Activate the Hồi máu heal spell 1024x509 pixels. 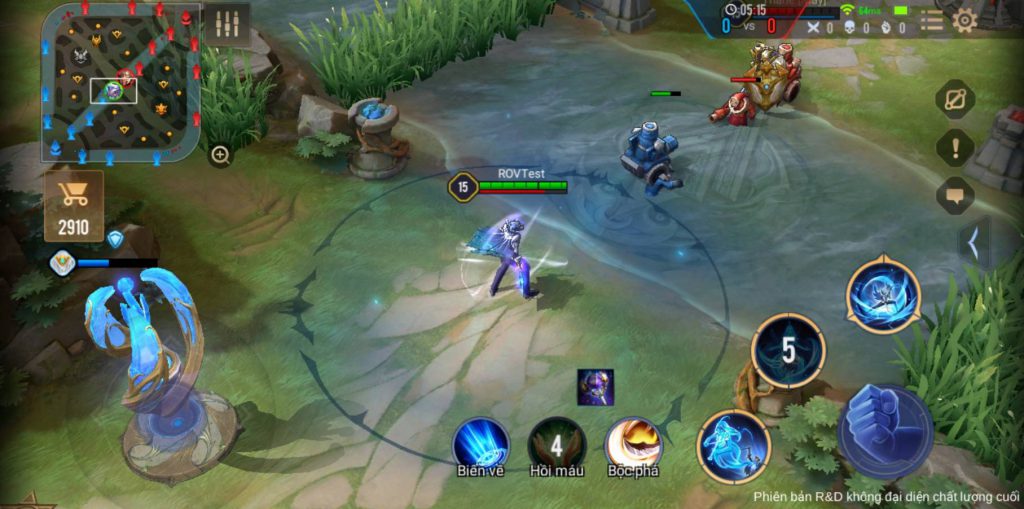[x=557, y=443]
